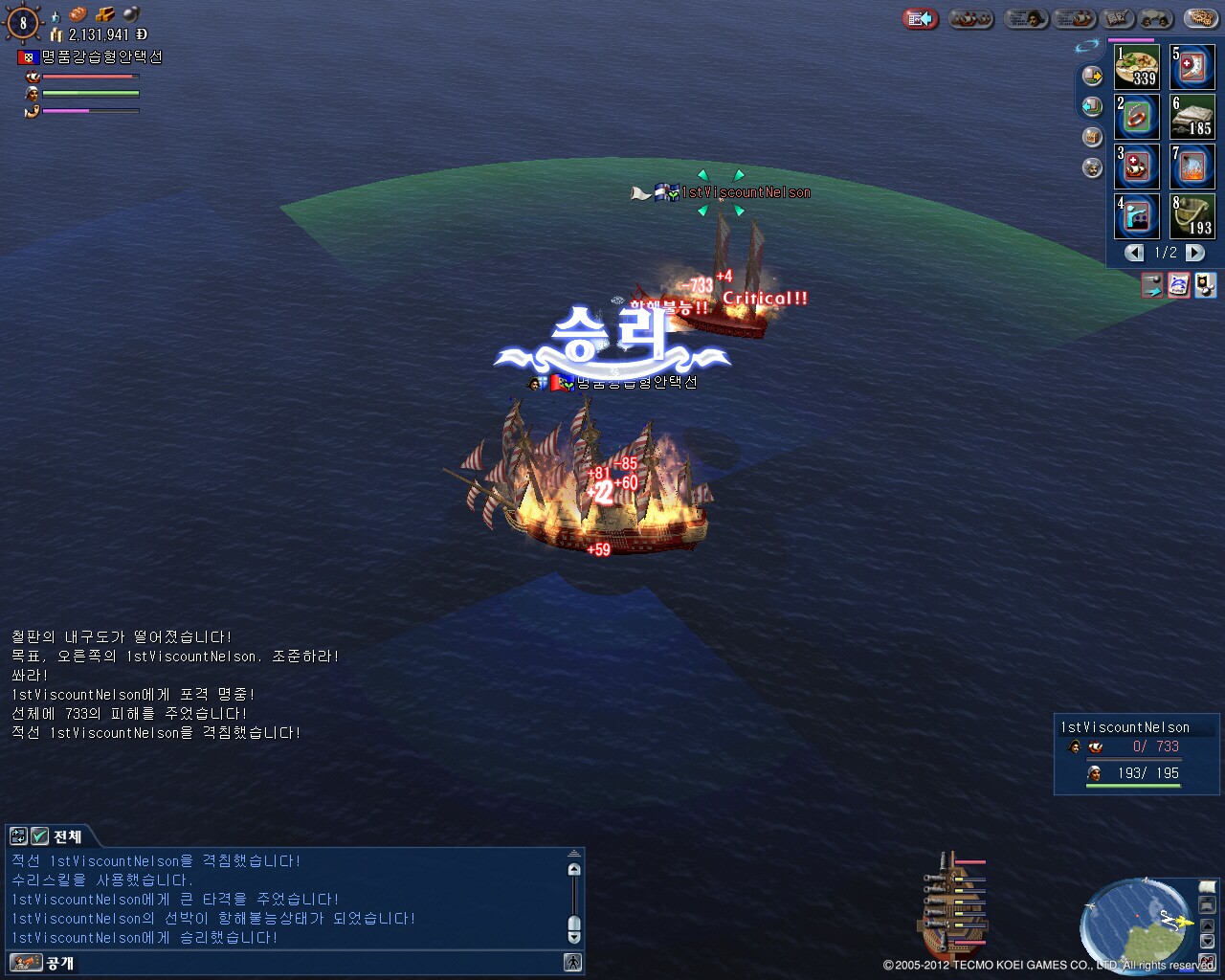
Task: Click the white sail button beside minimap
Action: coord(1207,887)
